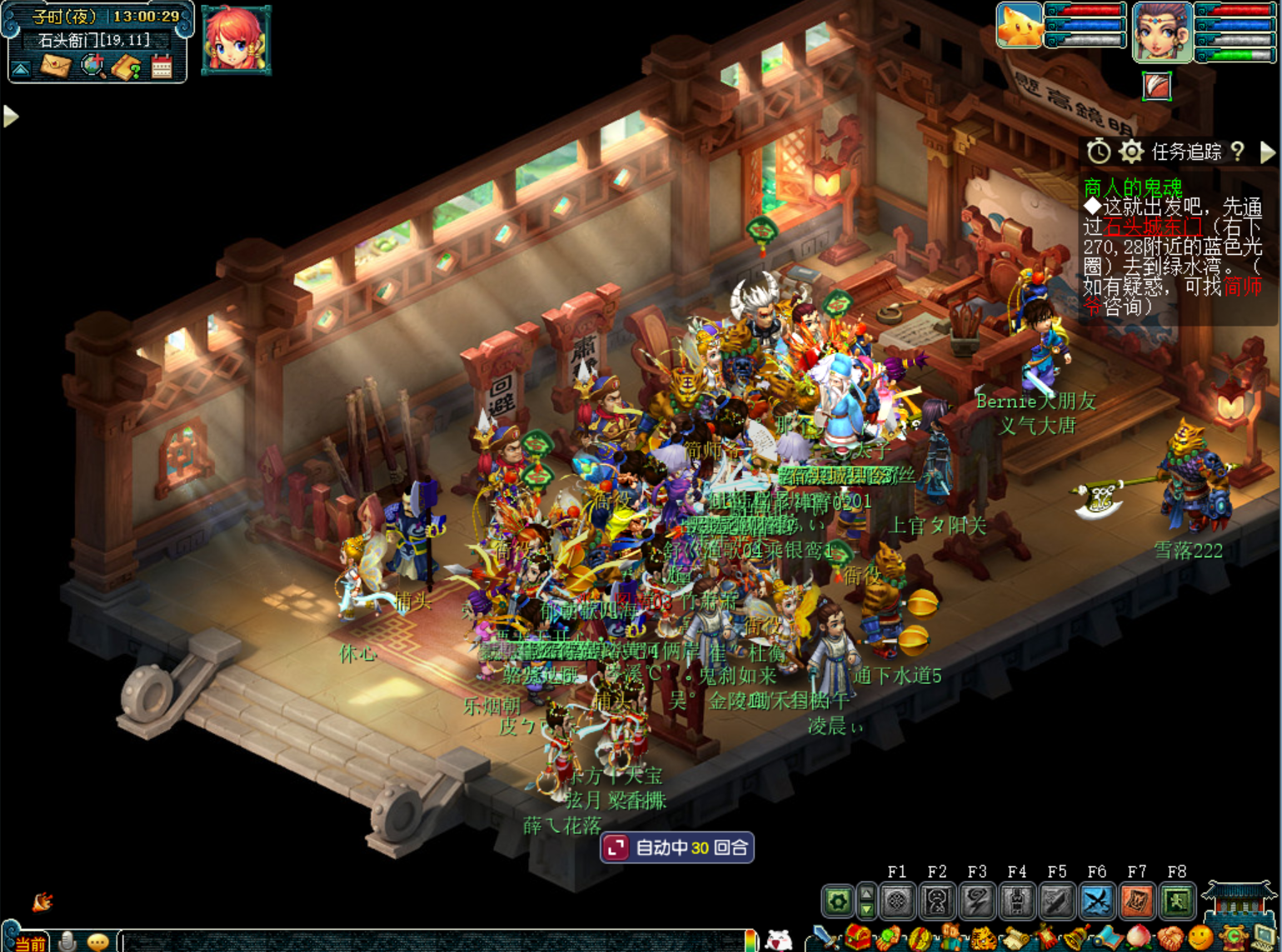
Task: Click the microphone voice chat button
Action: coord(68,942)
